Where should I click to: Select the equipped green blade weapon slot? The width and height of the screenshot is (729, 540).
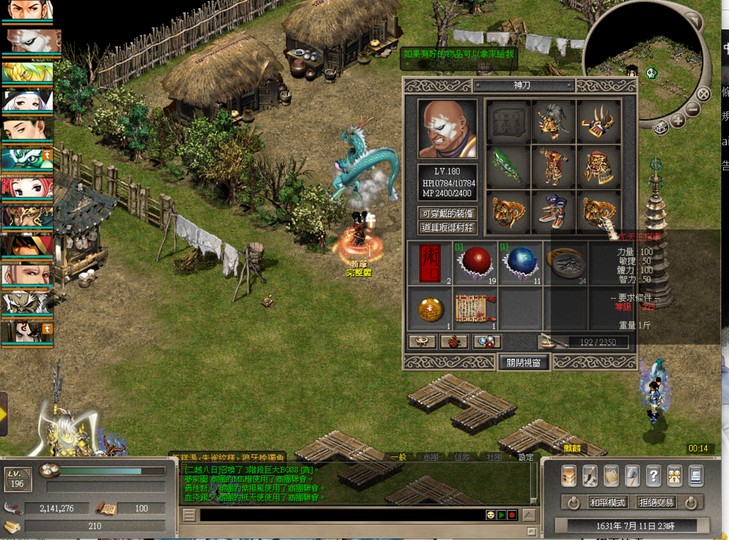(x=508, y=166)
